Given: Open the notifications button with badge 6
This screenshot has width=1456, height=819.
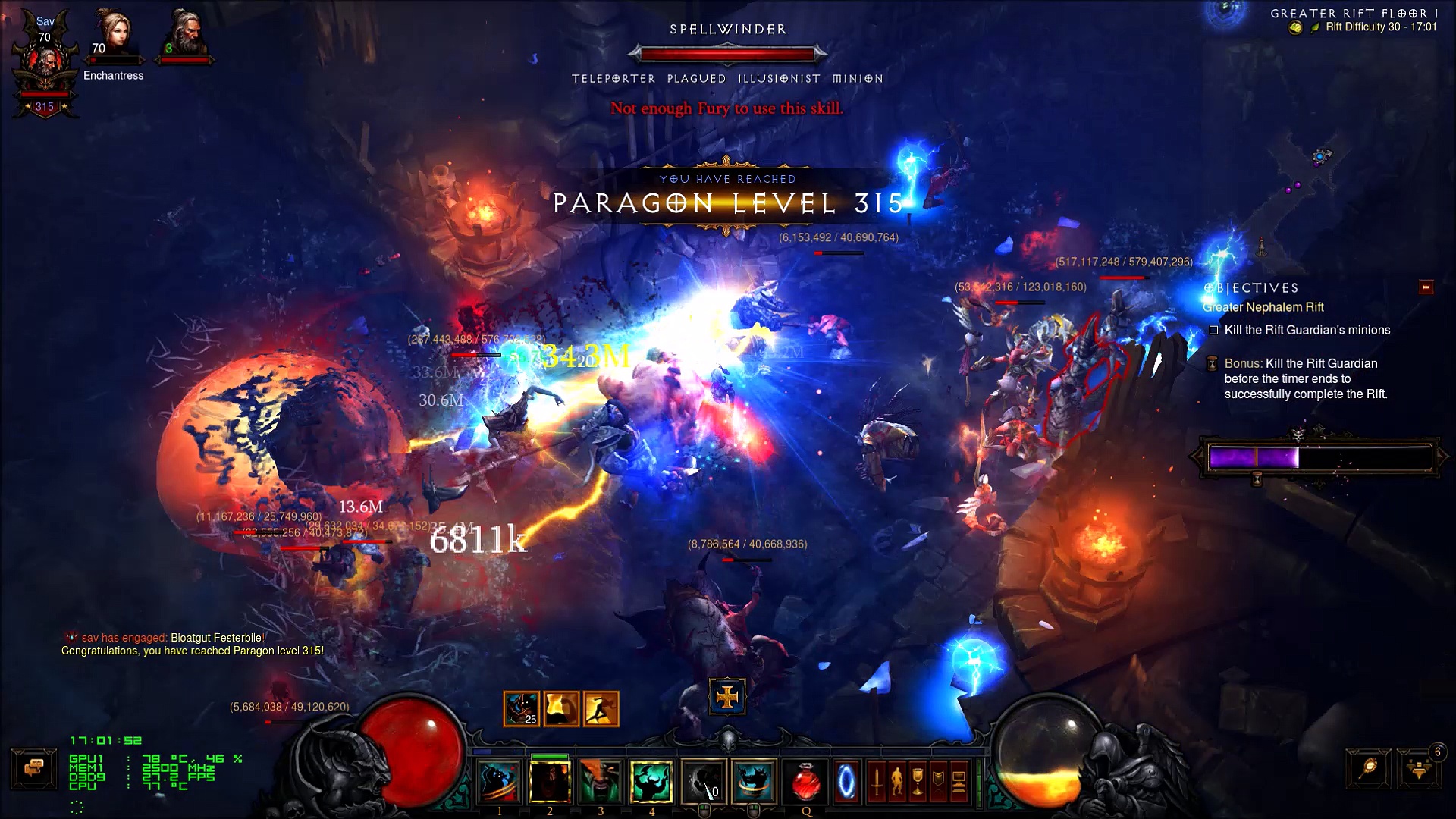Looking at the screenshot, I should click(x=1419, y=769).
